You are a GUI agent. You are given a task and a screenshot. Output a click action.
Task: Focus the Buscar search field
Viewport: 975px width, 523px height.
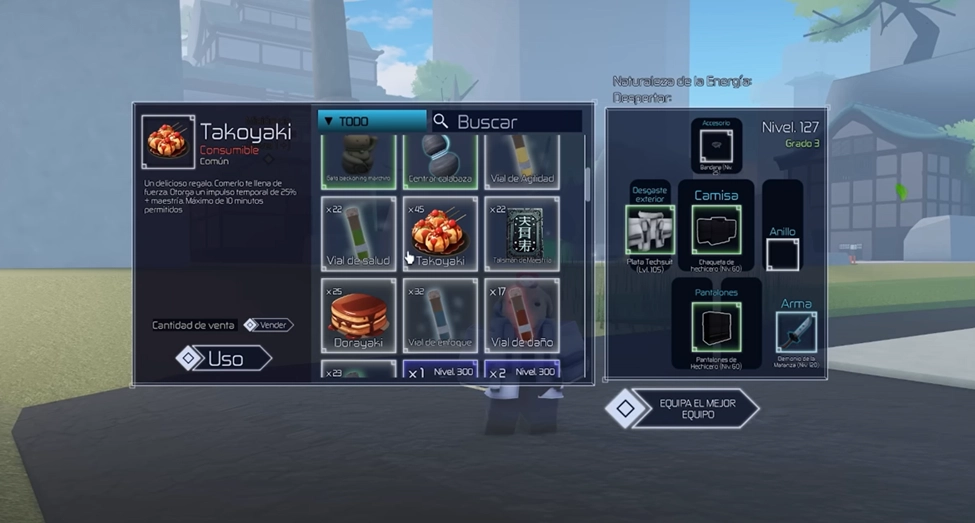(507, 122)
